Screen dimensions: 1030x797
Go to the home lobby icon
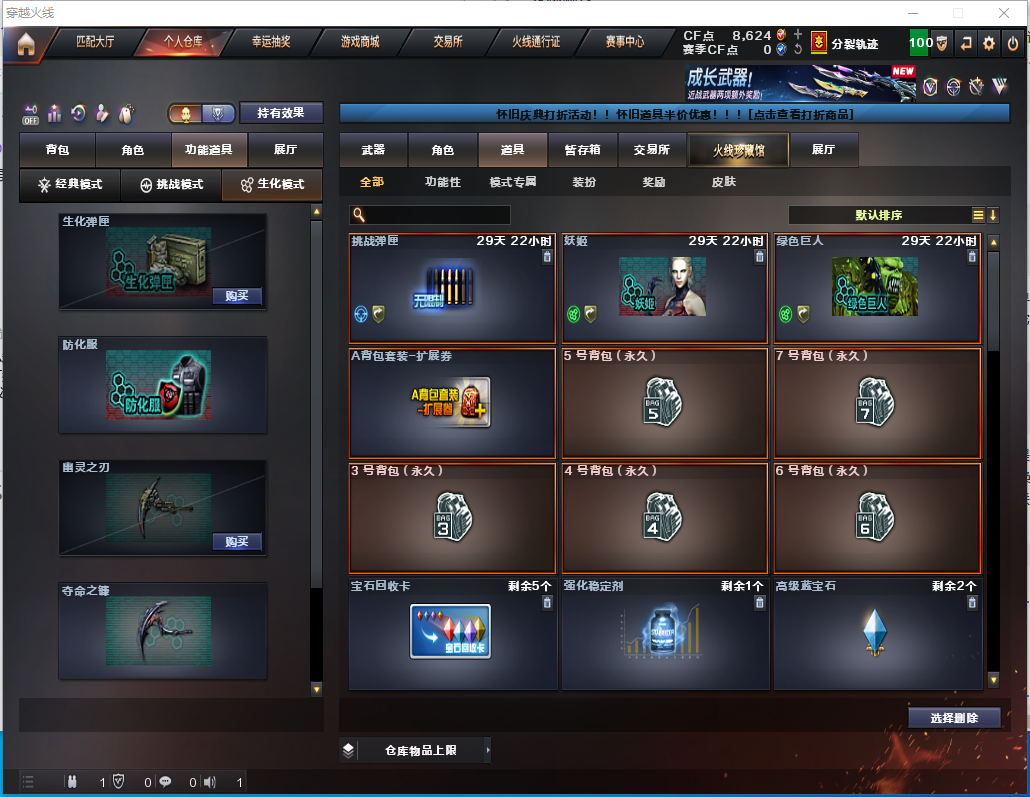tap(26, 43)
